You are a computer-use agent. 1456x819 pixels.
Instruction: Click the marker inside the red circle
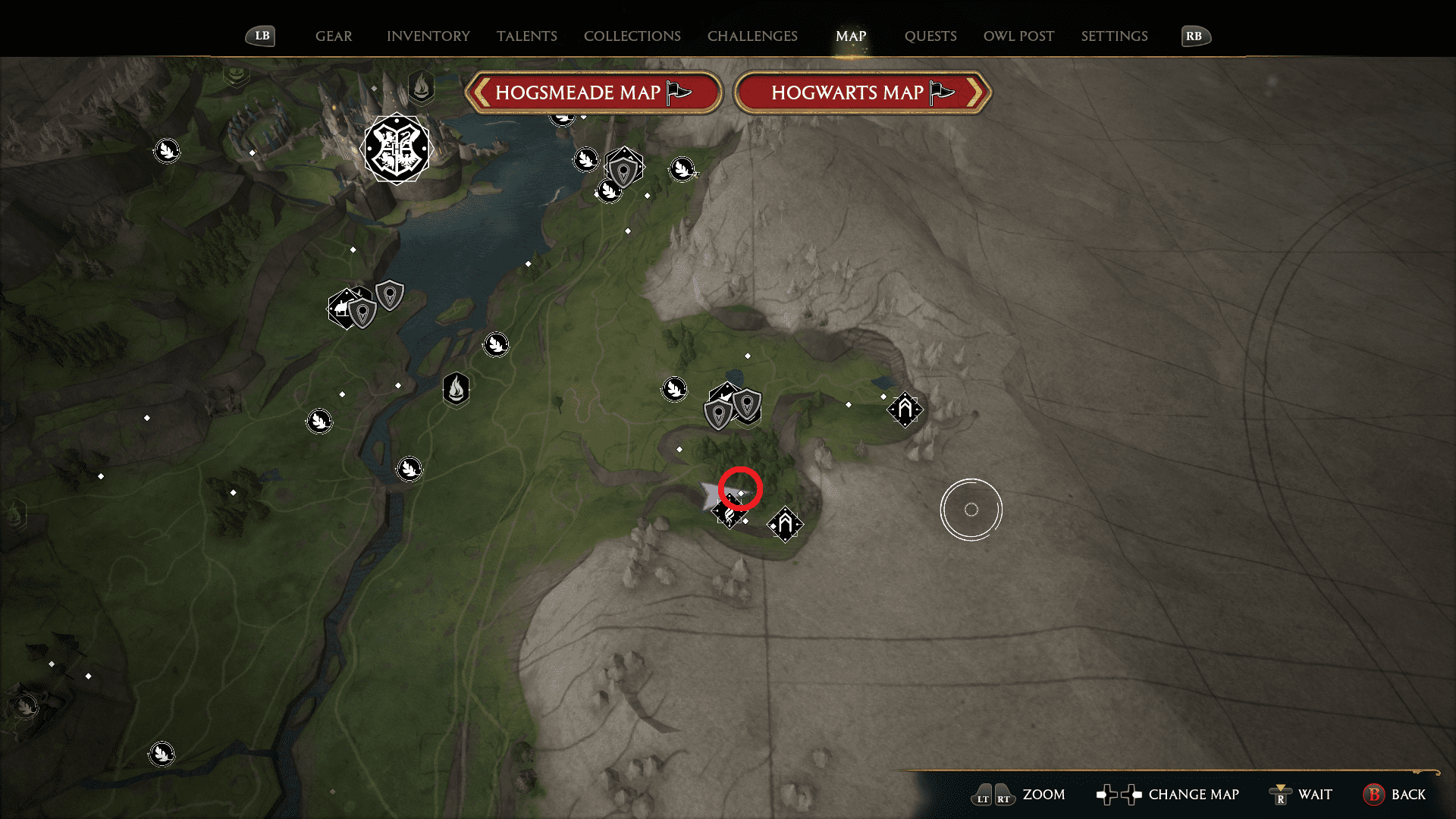[739, 491]
